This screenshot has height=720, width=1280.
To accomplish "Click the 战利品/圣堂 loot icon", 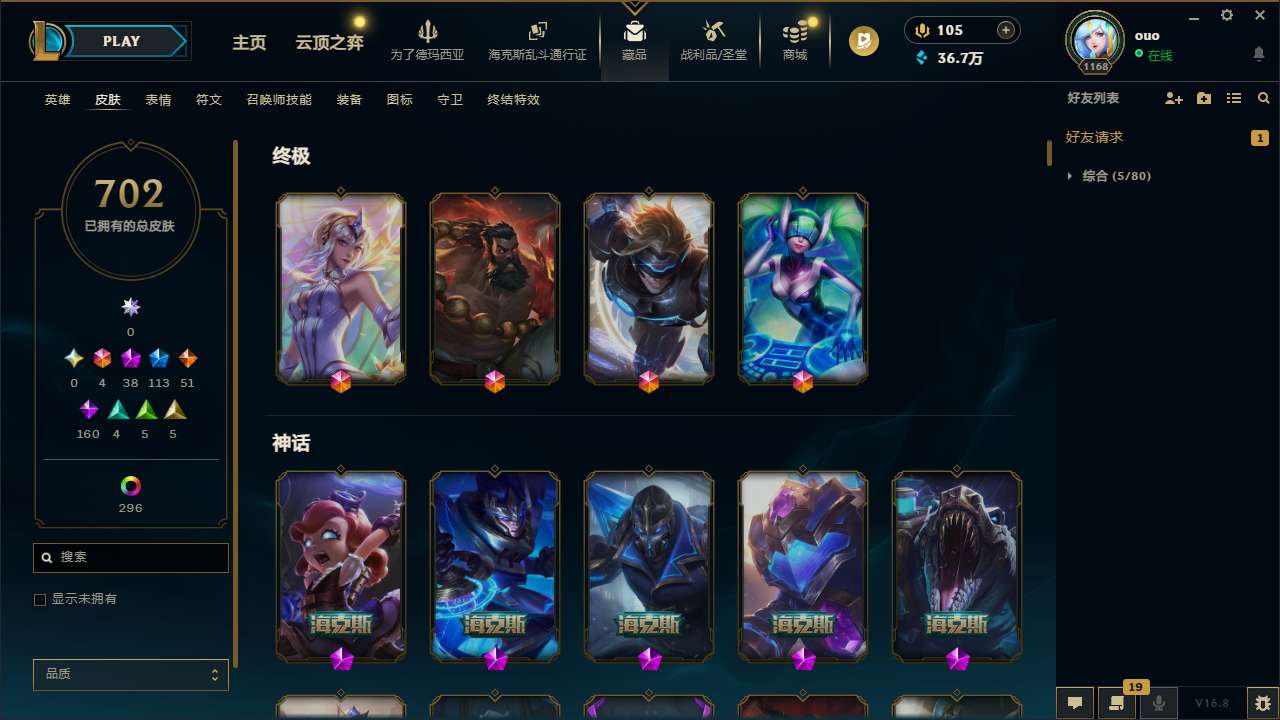I will tap(713, 41).
